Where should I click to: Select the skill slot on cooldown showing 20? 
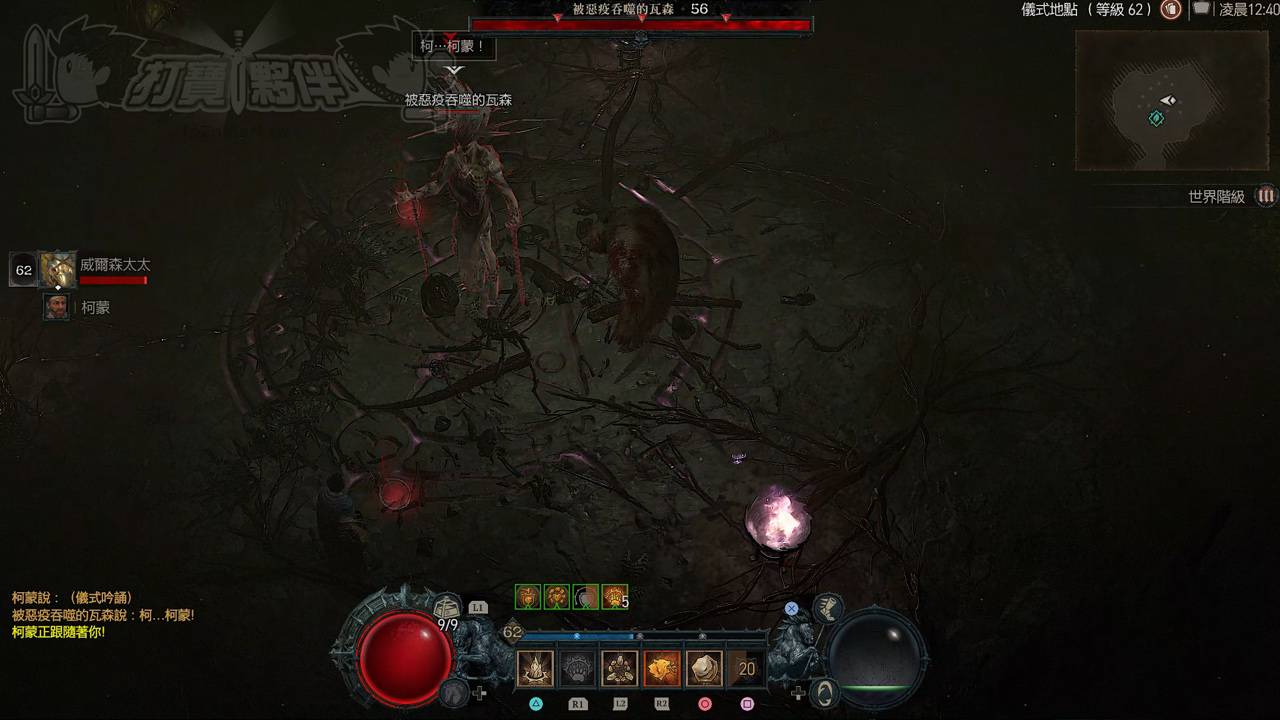tap(746, 669)
